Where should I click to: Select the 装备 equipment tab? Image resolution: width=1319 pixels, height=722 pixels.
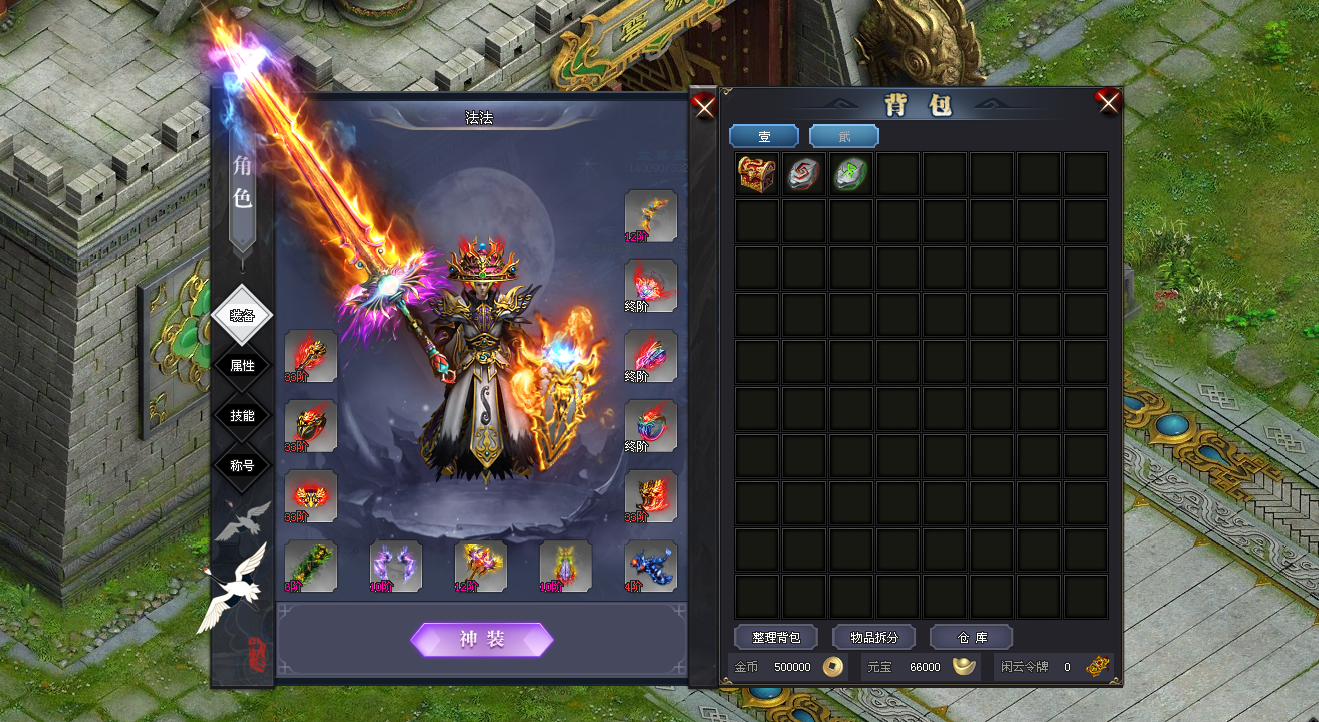pyautogui.click(x=243, y=315)
